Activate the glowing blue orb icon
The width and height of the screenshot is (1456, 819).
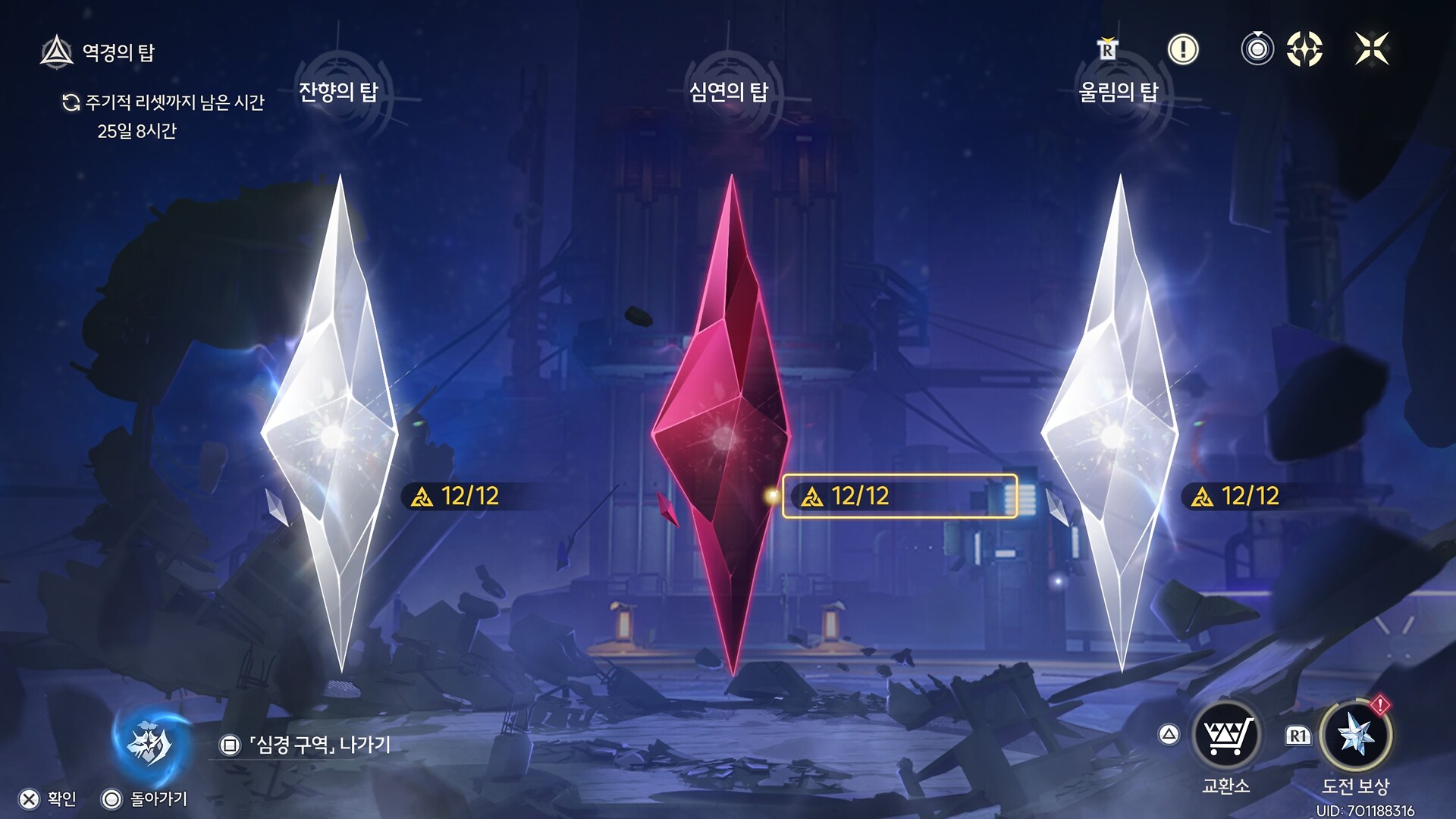coord(150,743)
